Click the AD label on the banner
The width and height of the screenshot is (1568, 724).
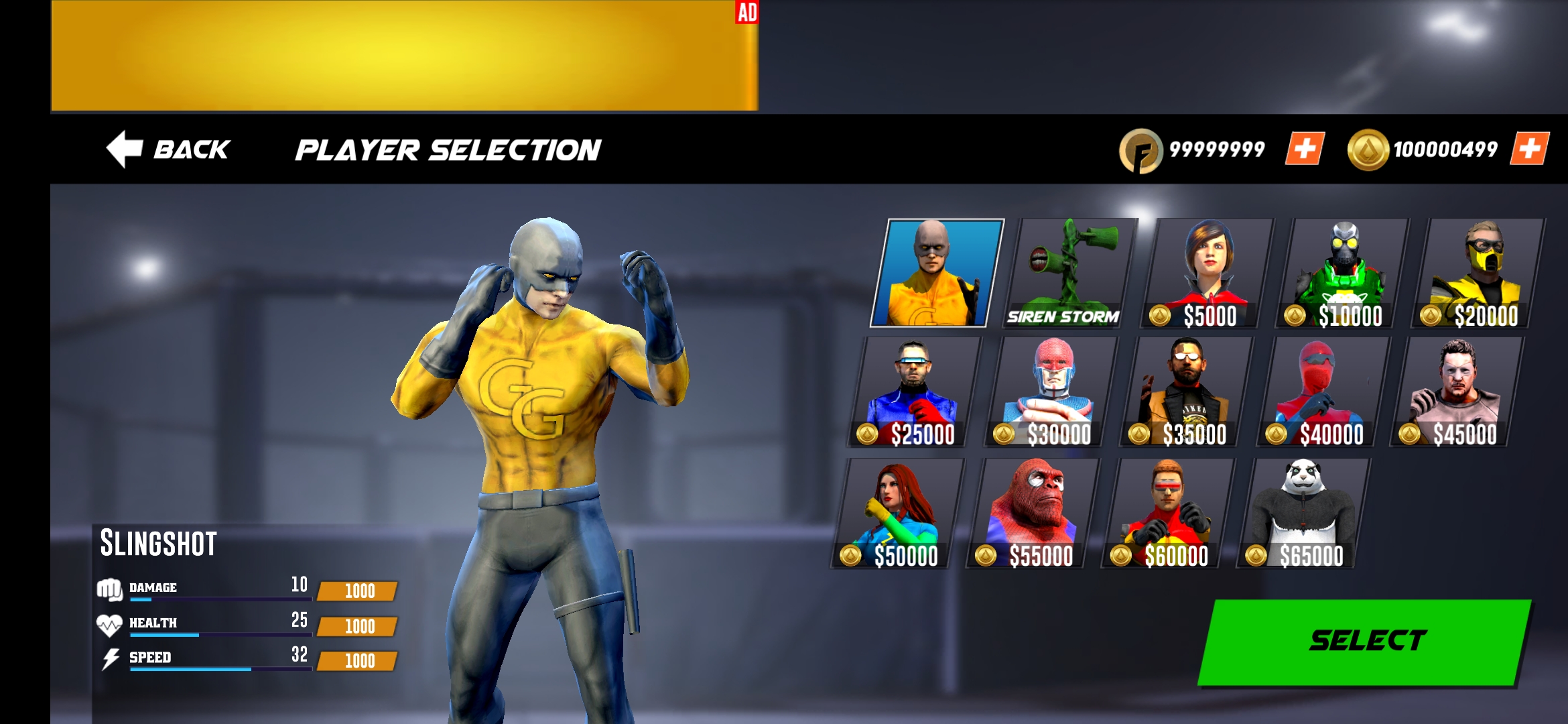[746, 11]
